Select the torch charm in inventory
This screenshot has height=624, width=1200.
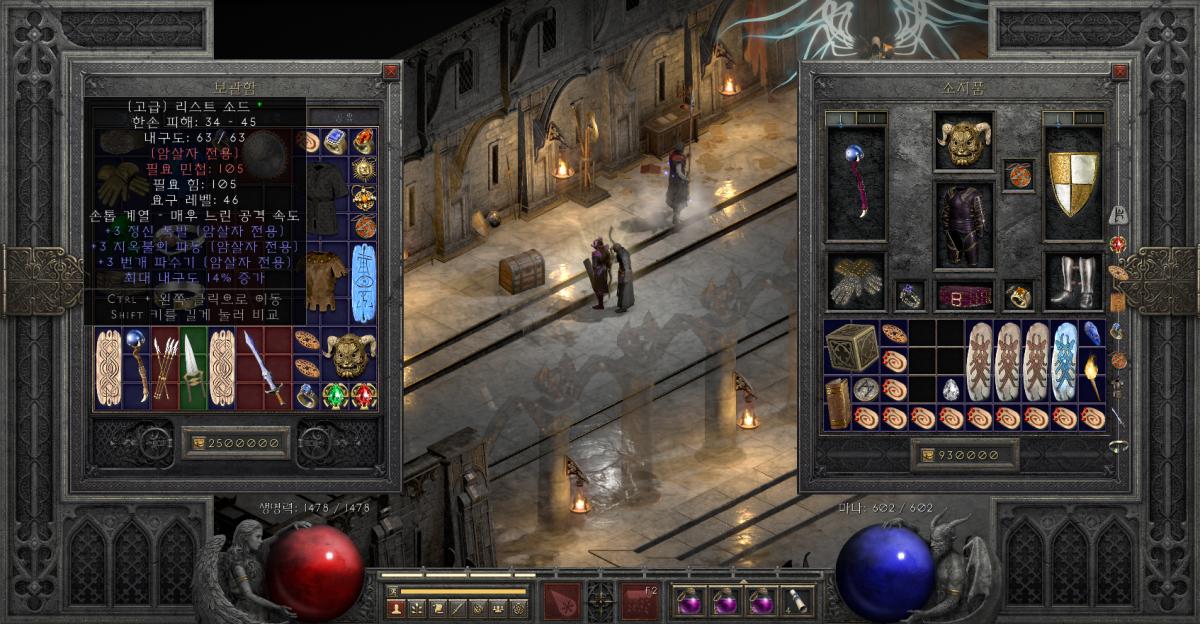(x=1093, y=373)
